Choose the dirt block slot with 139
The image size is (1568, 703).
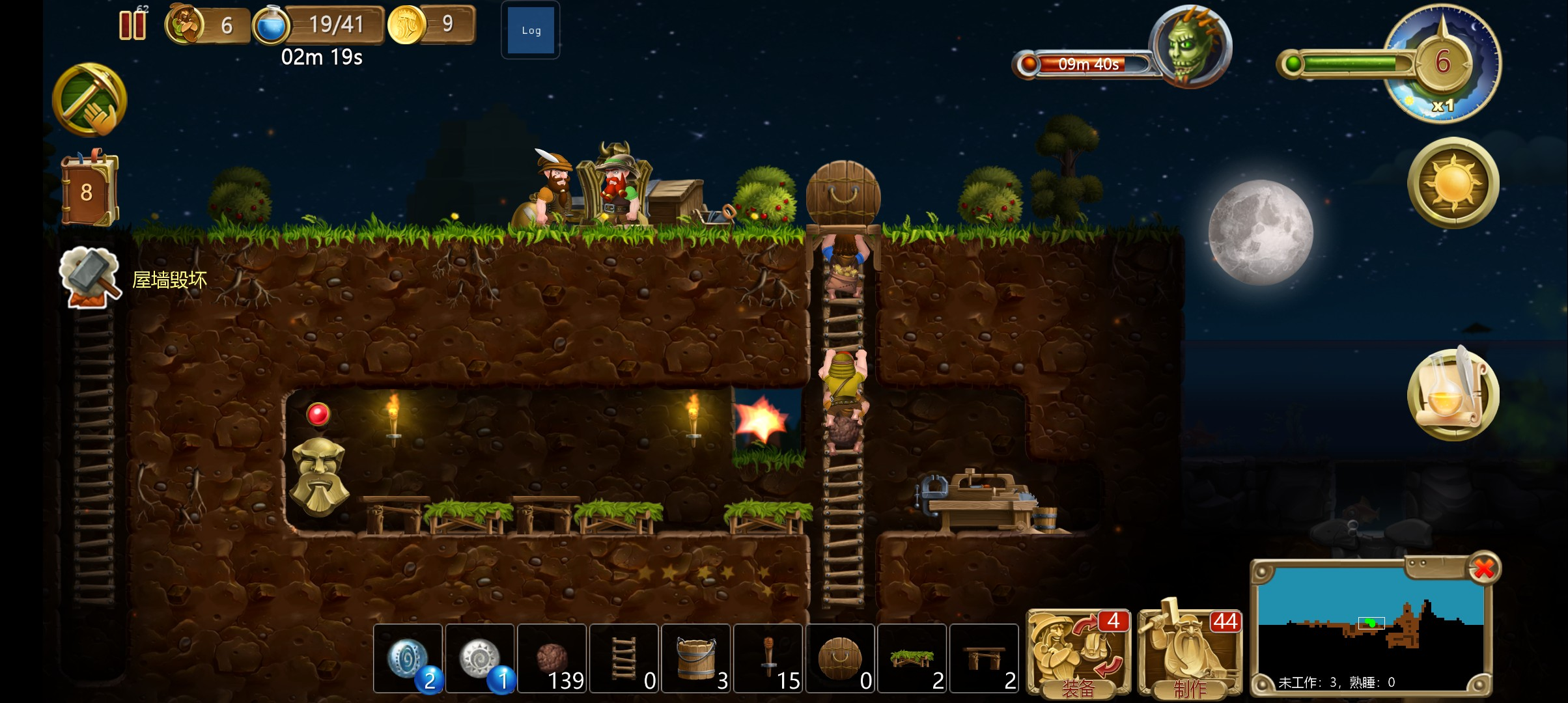(x=553, y=659)
